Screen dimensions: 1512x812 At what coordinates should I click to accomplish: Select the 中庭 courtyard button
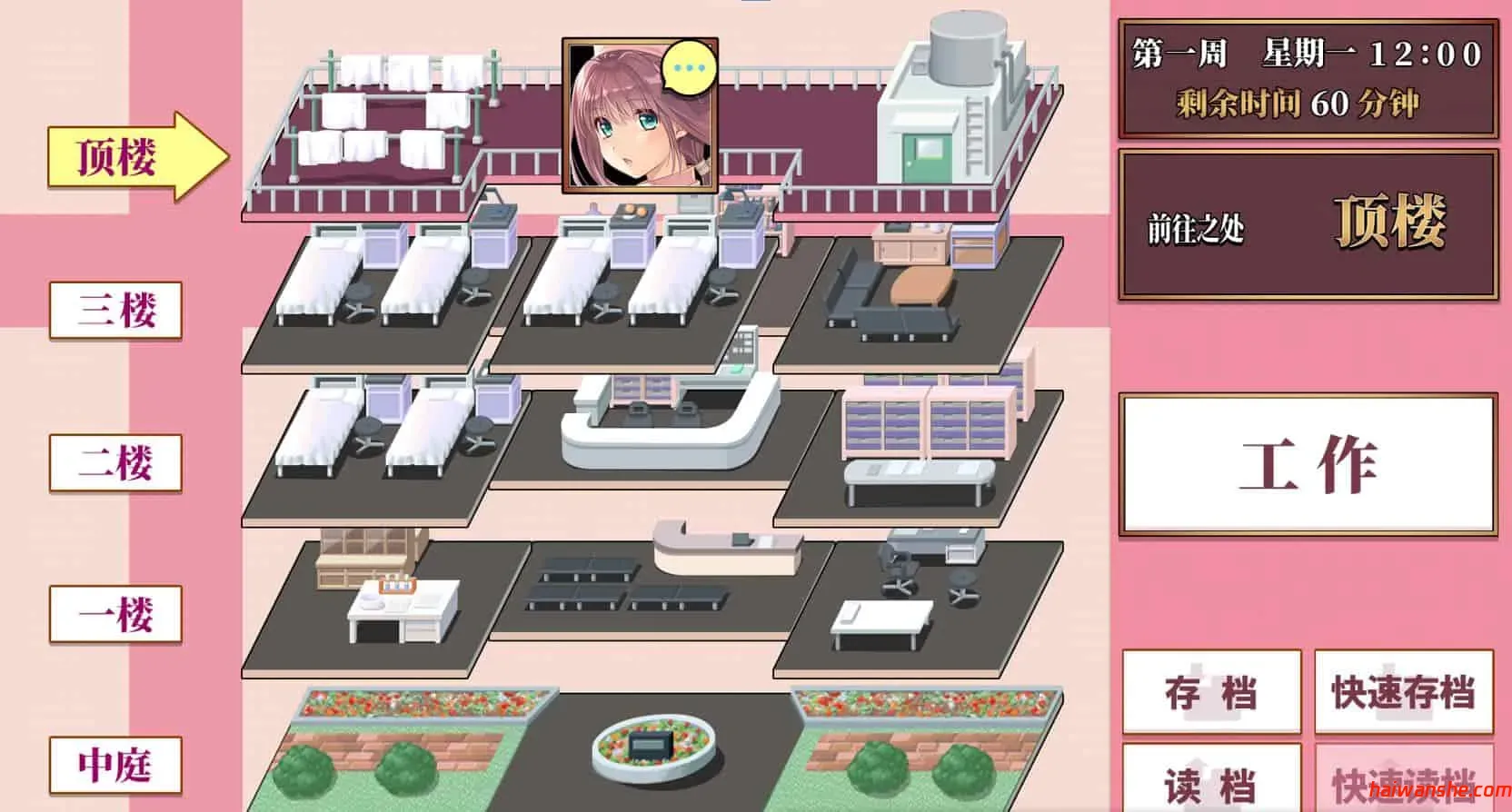click(x=115, y=765)
